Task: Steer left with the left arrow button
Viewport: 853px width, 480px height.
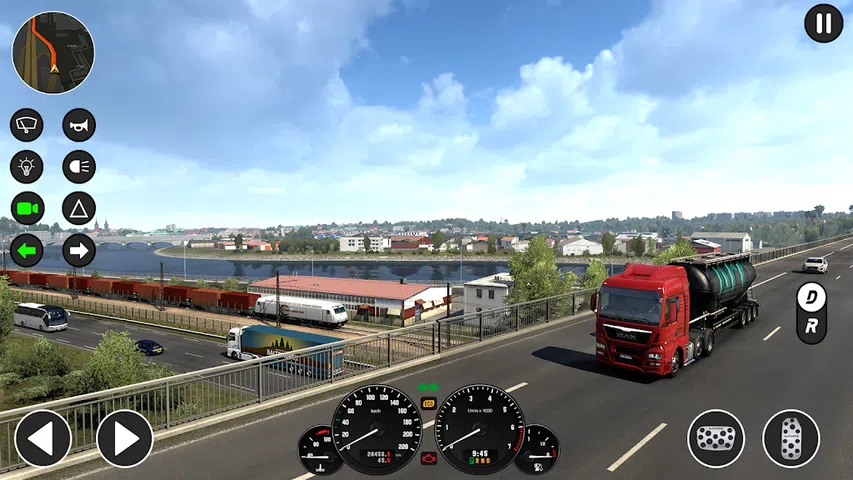Action: coord(43,438)
